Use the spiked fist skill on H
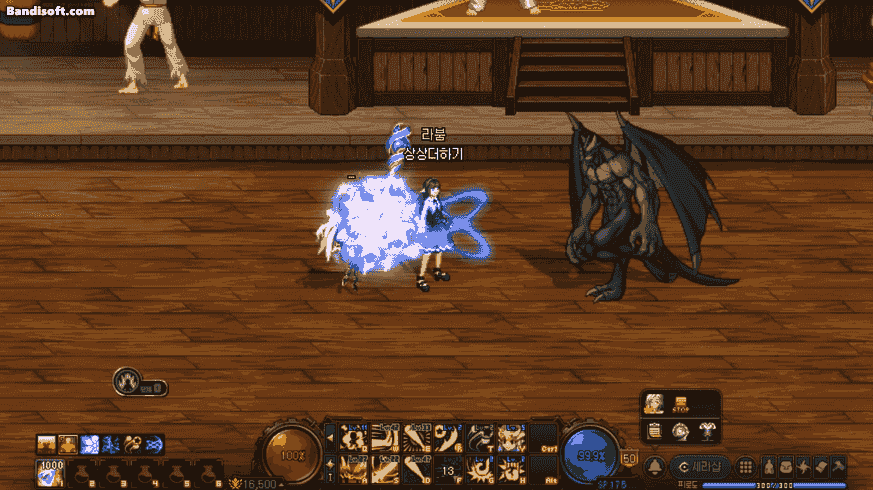Viewport: 873px width, 490px height. click(x=511, y=468)
